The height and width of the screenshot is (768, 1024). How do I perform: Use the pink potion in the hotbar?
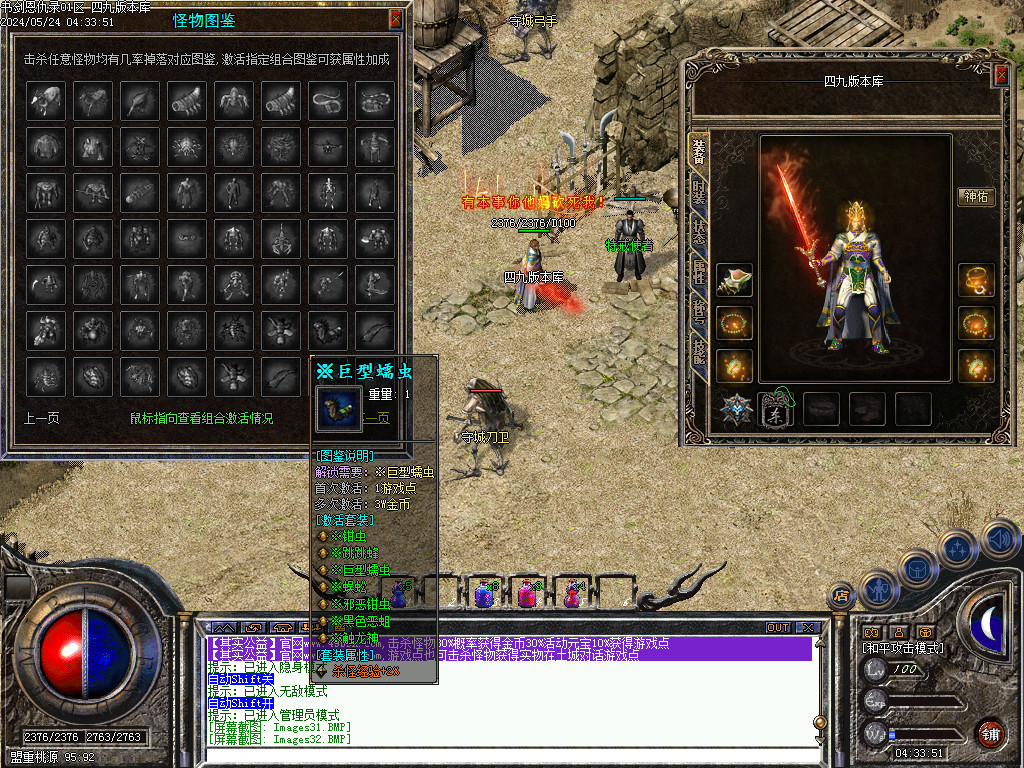(x=526, y=594)
